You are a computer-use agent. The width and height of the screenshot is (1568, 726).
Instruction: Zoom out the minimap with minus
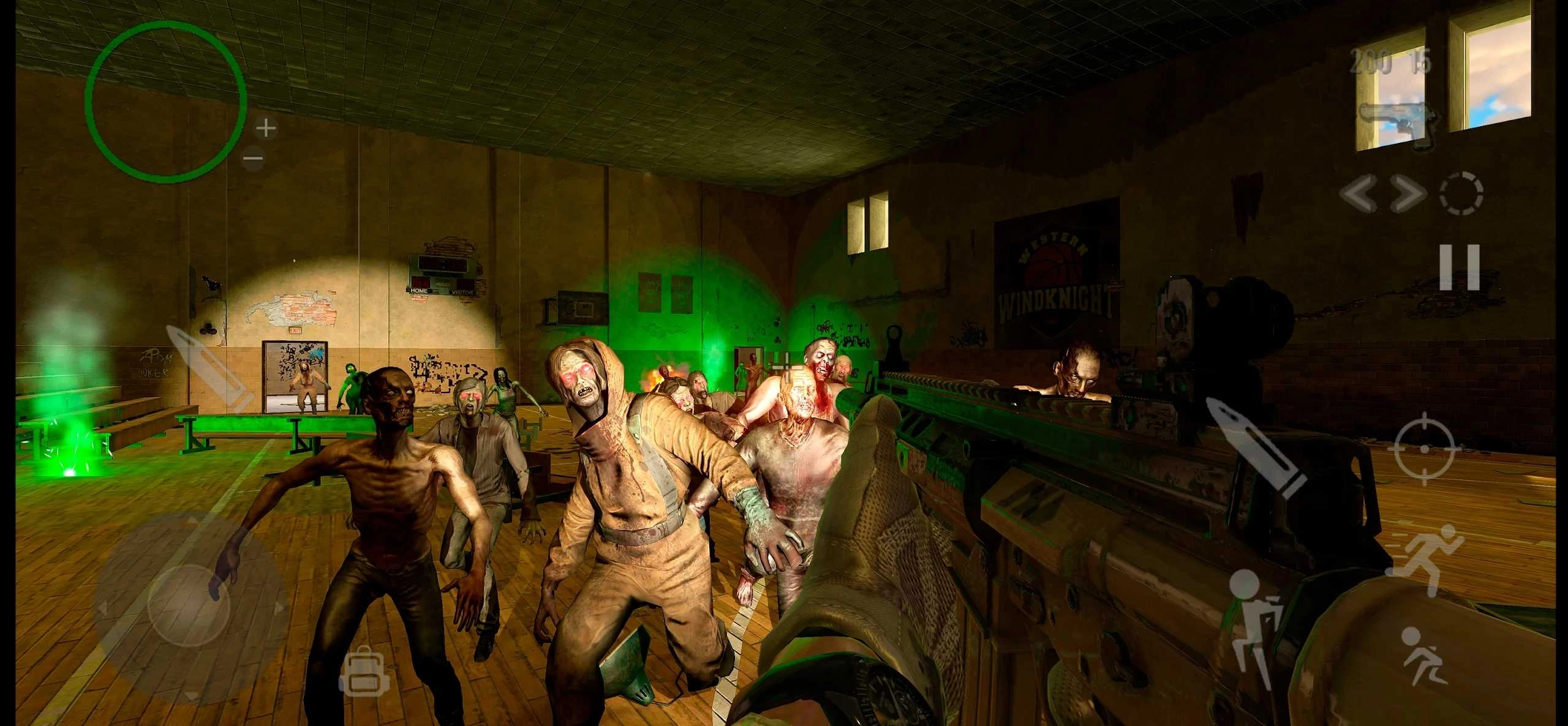253,159
